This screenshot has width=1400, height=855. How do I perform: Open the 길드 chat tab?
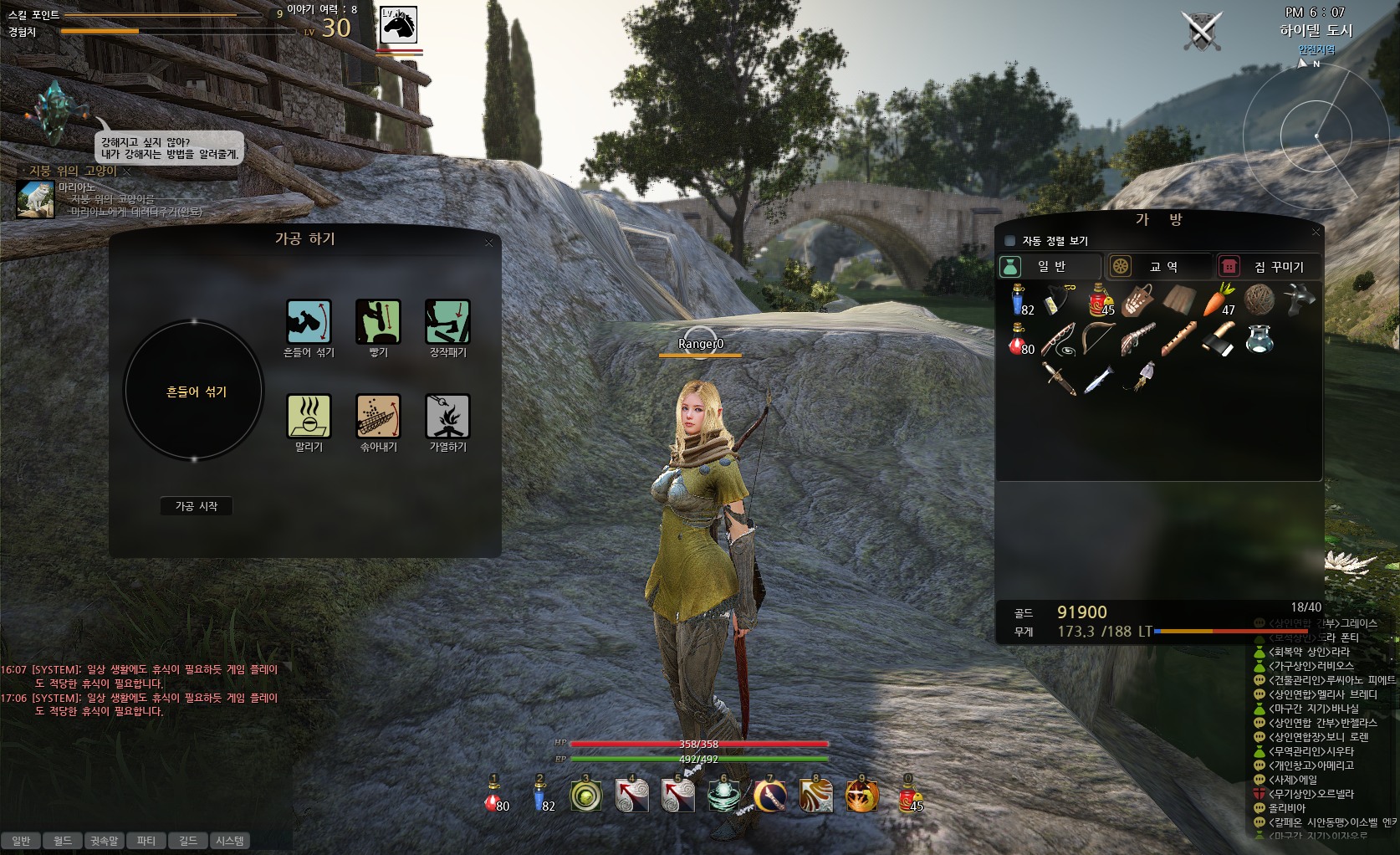188,841
